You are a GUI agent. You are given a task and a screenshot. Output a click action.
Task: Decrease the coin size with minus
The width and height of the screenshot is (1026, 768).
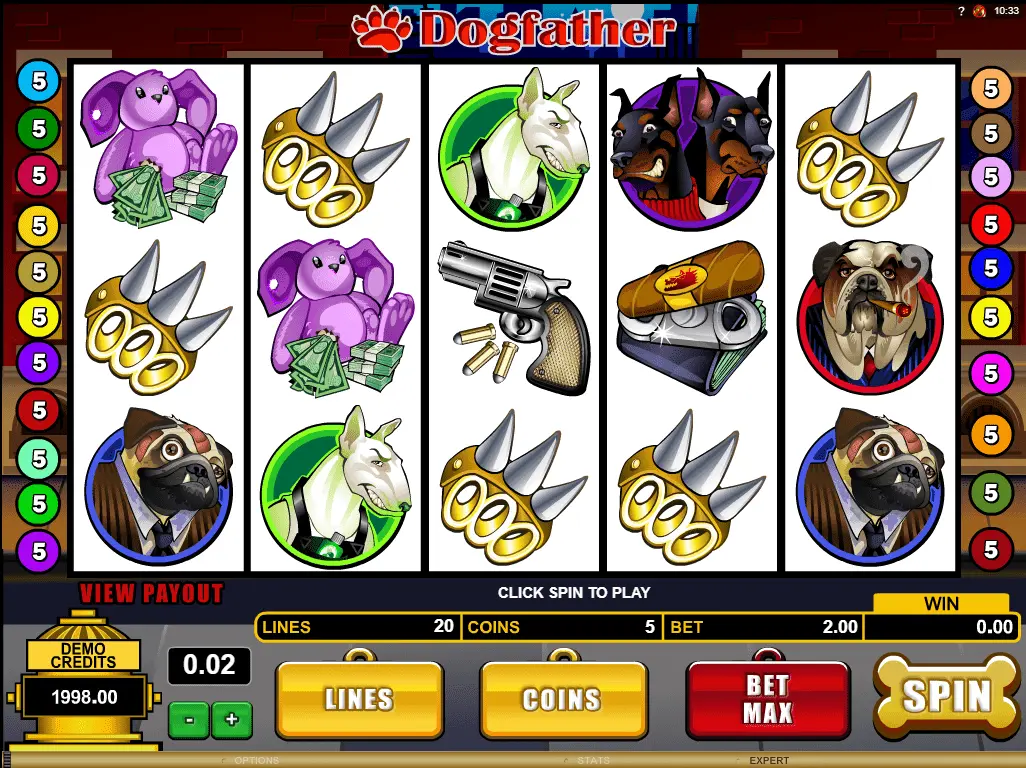tap(187, 719)
